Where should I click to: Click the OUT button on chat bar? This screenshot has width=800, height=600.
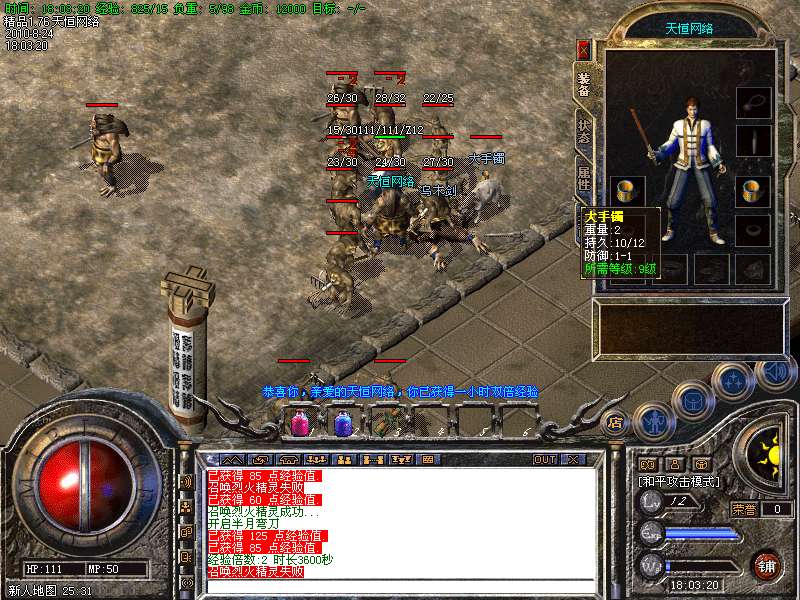click(x=545, y=460)
